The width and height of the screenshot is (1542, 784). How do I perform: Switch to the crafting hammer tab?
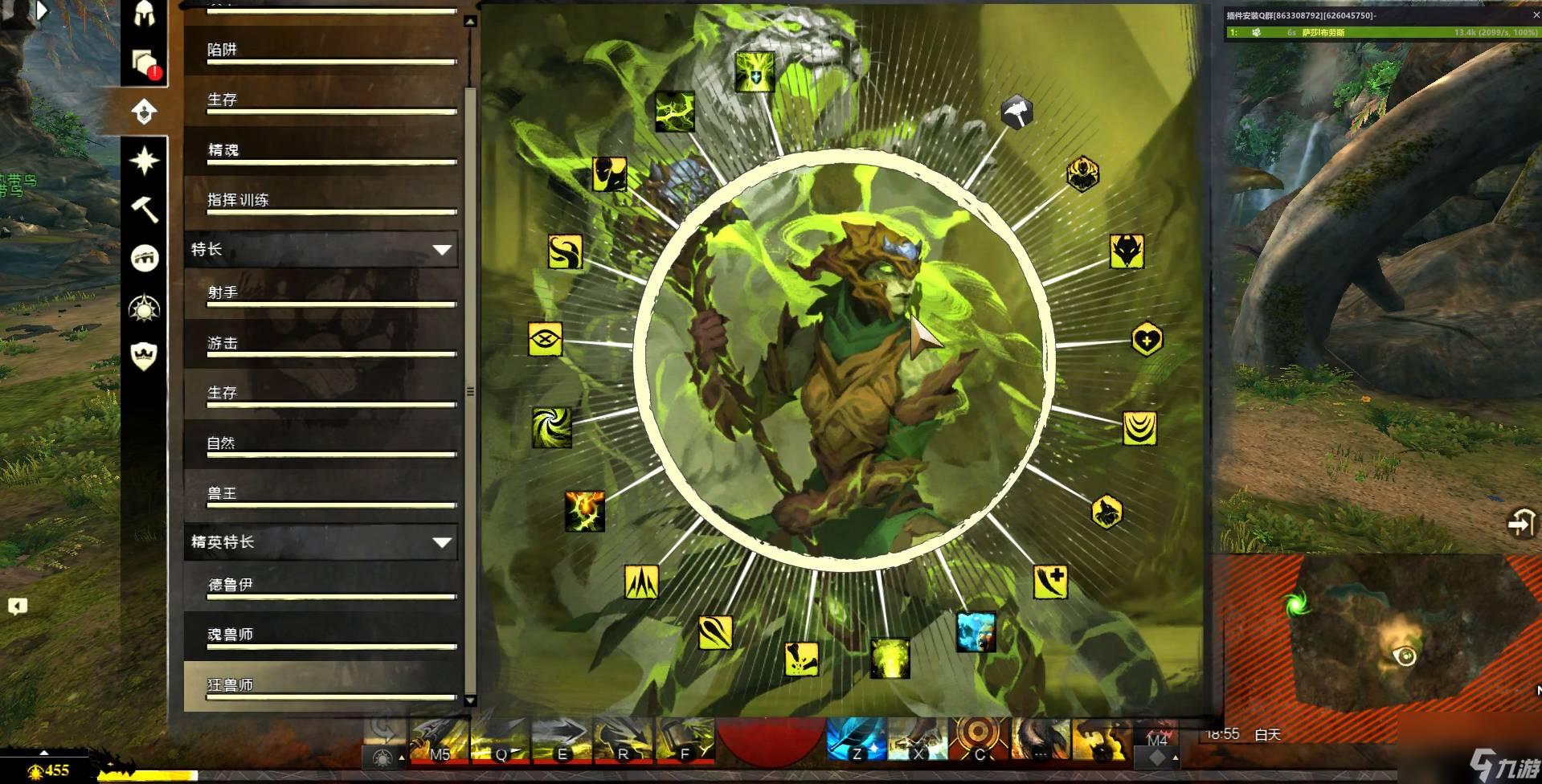click(x=145, y=210)
